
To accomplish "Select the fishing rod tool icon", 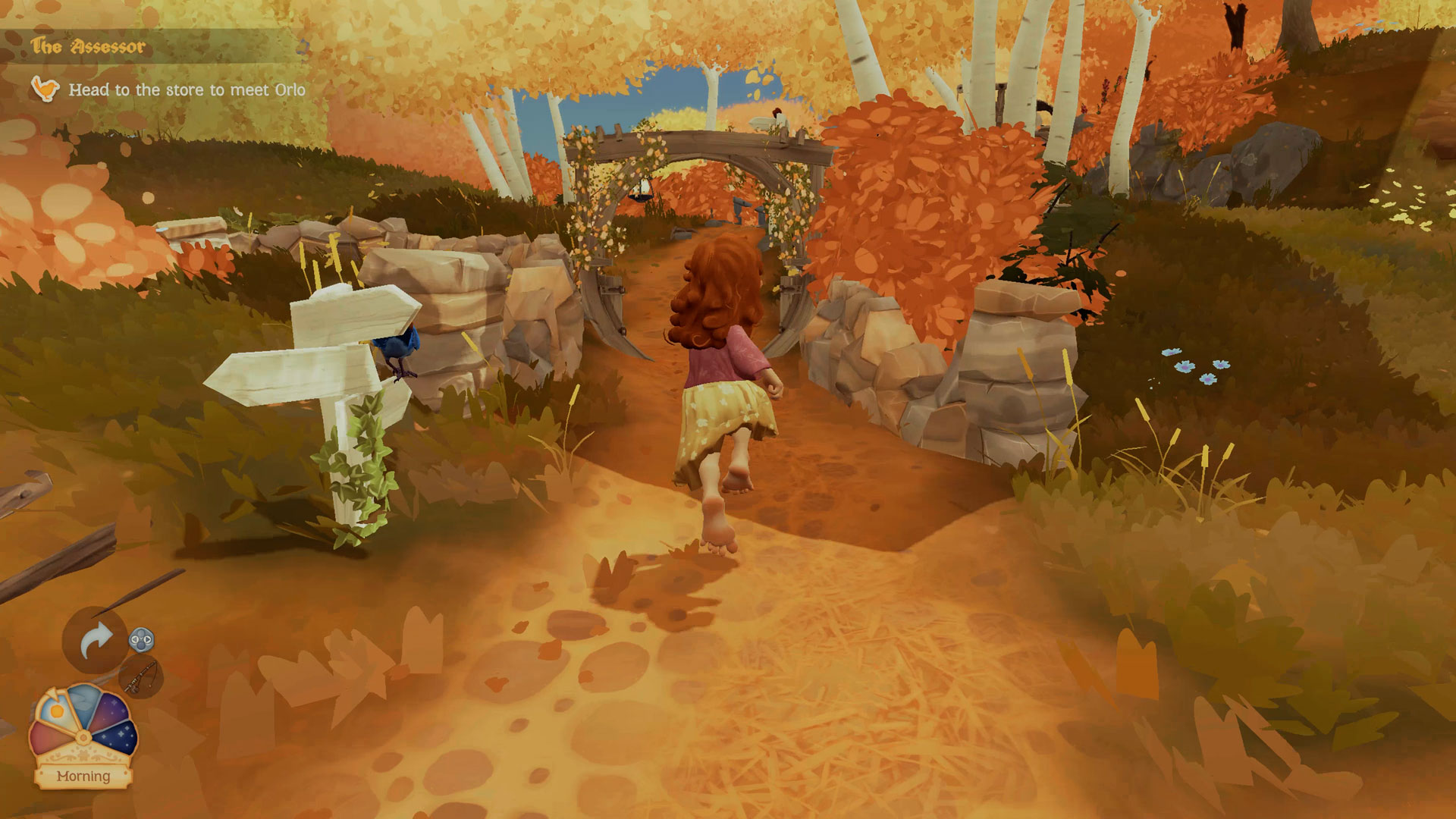I will 140,678.
